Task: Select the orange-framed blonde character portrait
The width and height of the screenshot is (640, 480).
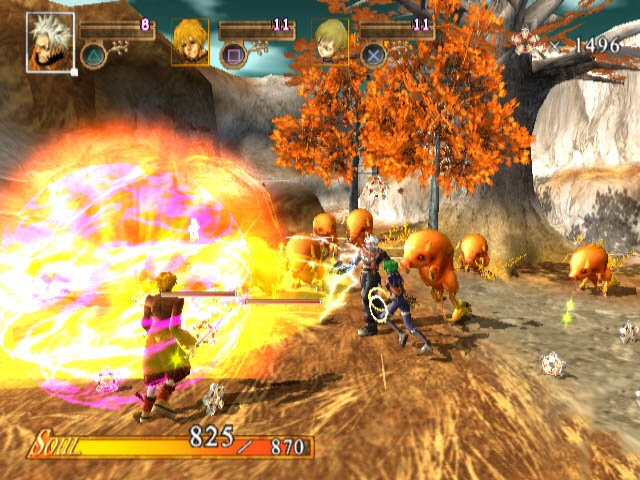Action: click(x=190, y=41)
